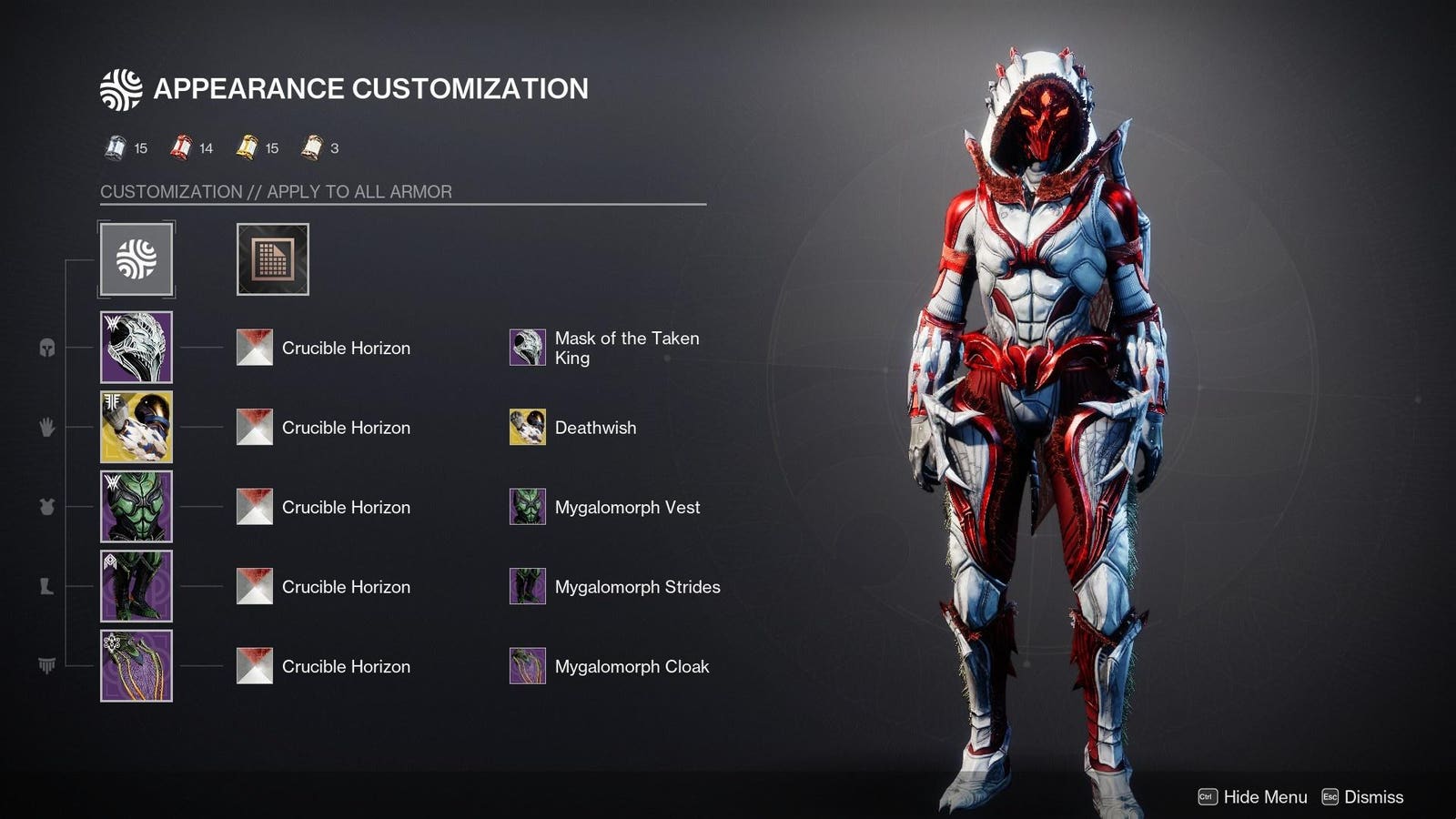This screenshot has width=1456, height=819.
Task: Hide the customization menu
Action: pyautogui.click(x=1253, y=797)
